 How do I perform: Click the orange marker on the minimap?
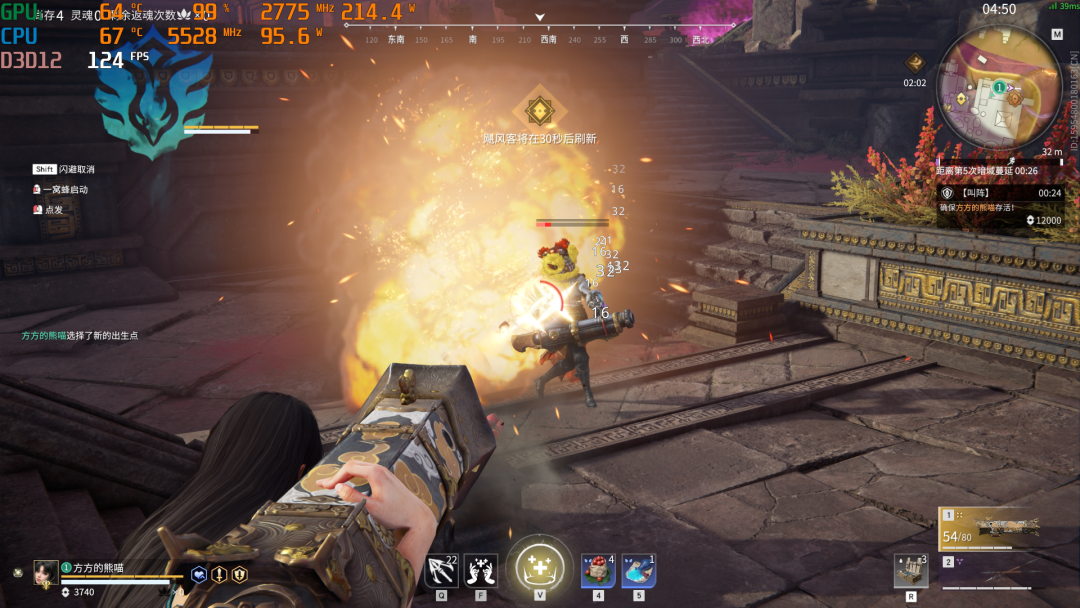(1014, 99)
